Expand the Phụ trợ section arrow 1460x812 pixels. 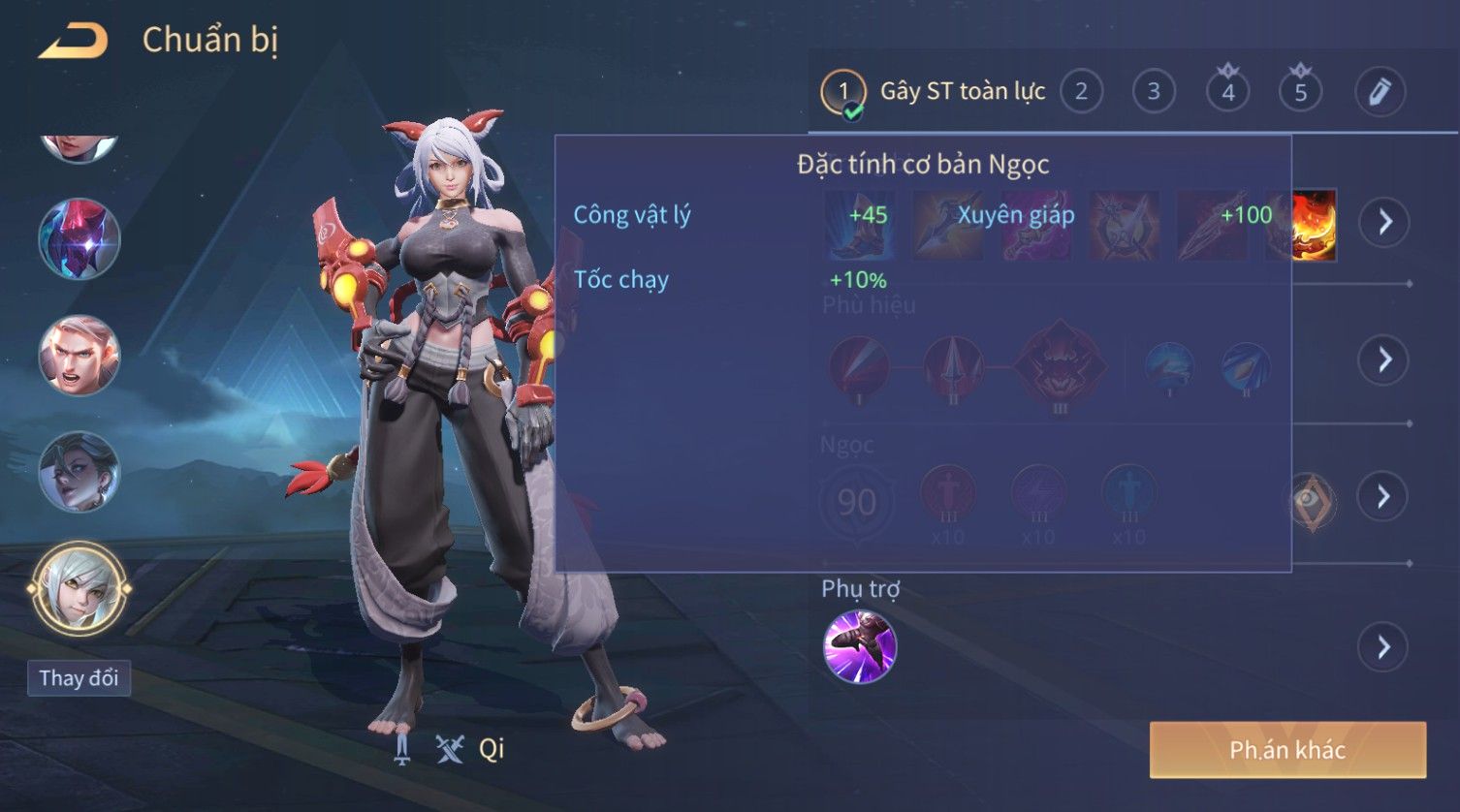click(x=1383, y=646)
